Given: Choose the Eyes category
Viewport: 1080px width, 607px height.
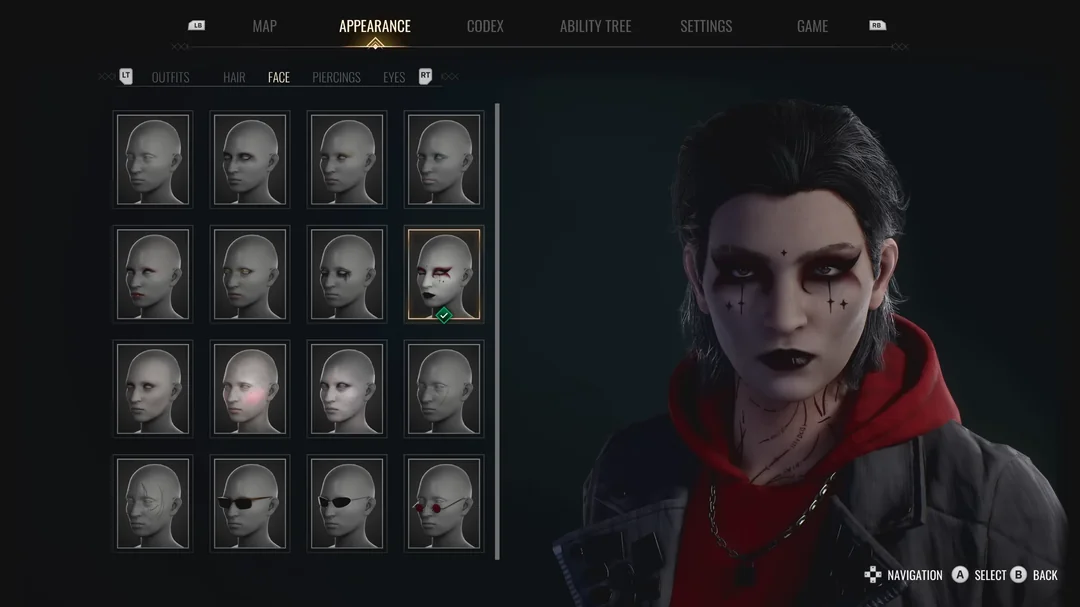Looking at the screenshot, I should coord(394,78).
